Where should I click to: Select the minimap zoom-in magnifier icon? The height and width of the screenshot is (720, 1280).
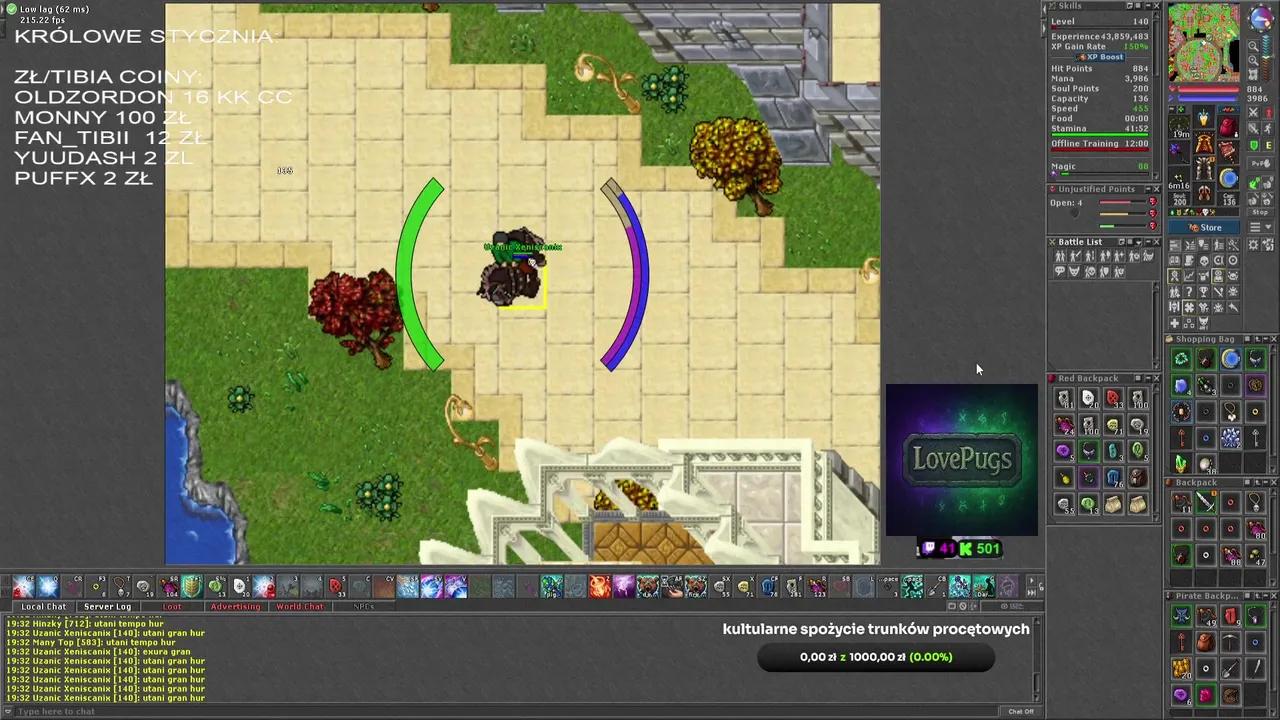(1254, 46)
